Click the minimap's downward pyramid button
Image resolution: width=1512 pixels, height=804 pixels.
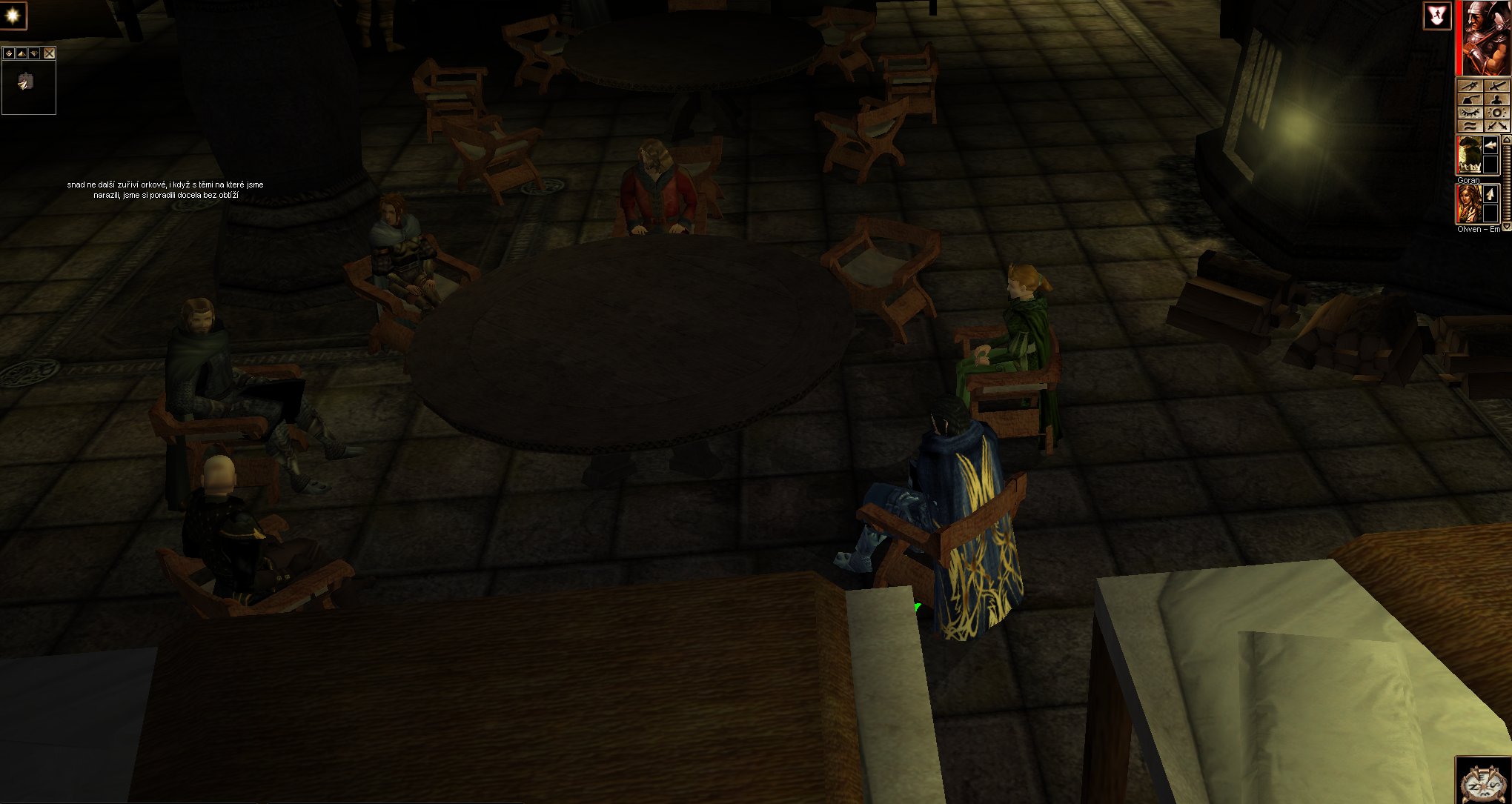tap(34, 53)
